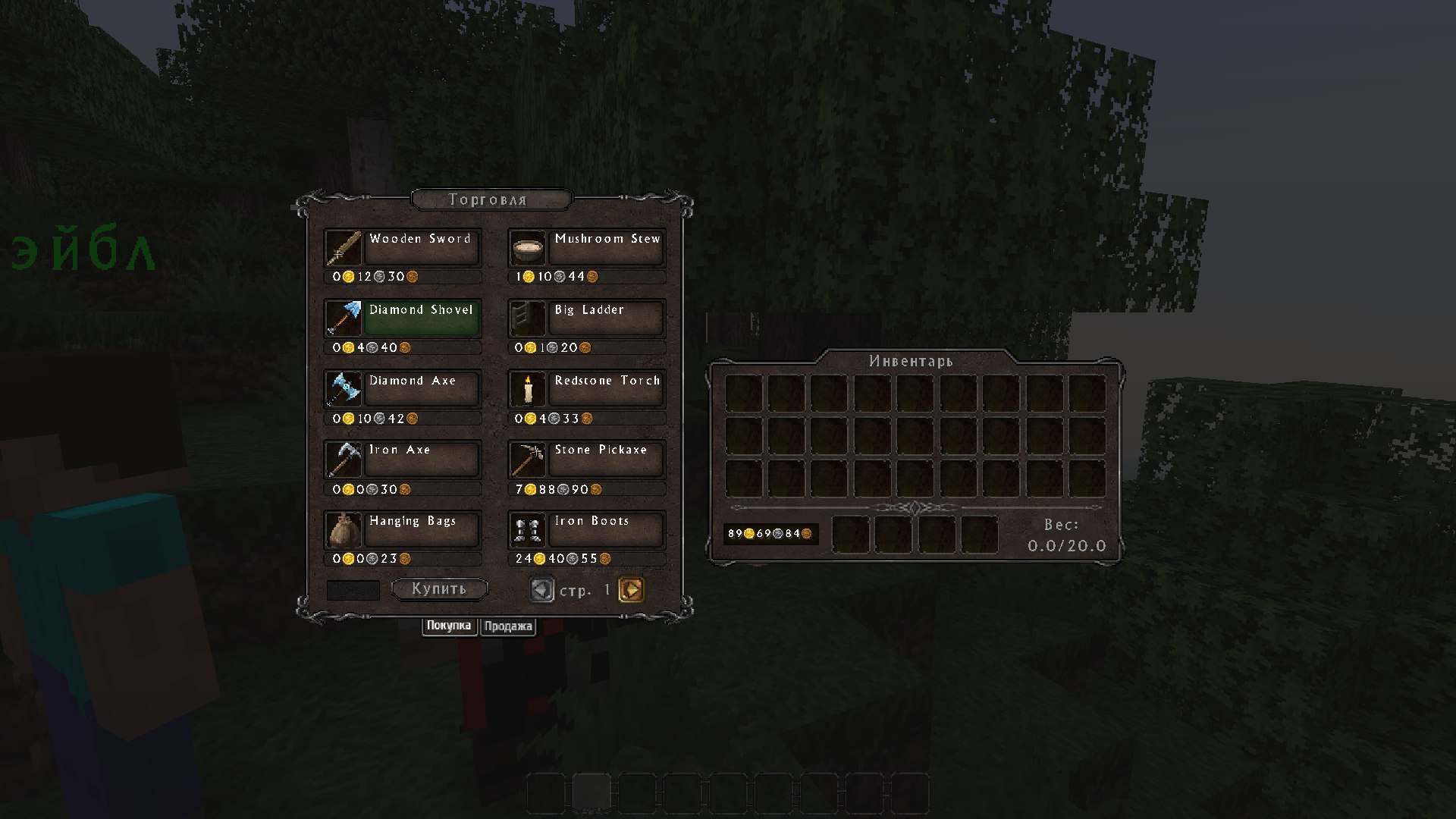Choose the Iron Boots listing
Screen dimensions: 1456x819
coord(606,530)
